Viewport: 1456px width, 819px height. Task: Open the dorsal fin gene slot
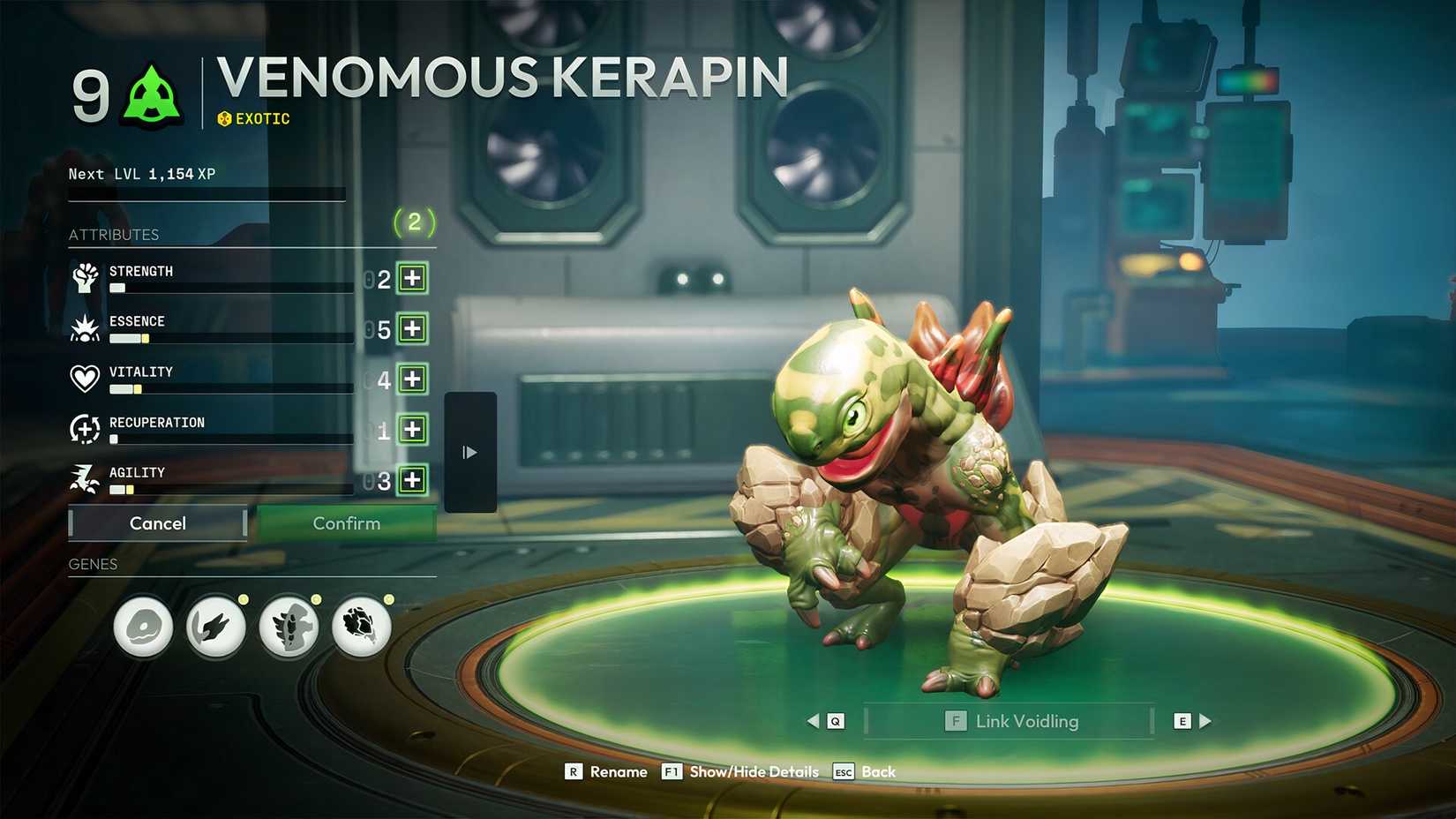(x=289, y=627)
